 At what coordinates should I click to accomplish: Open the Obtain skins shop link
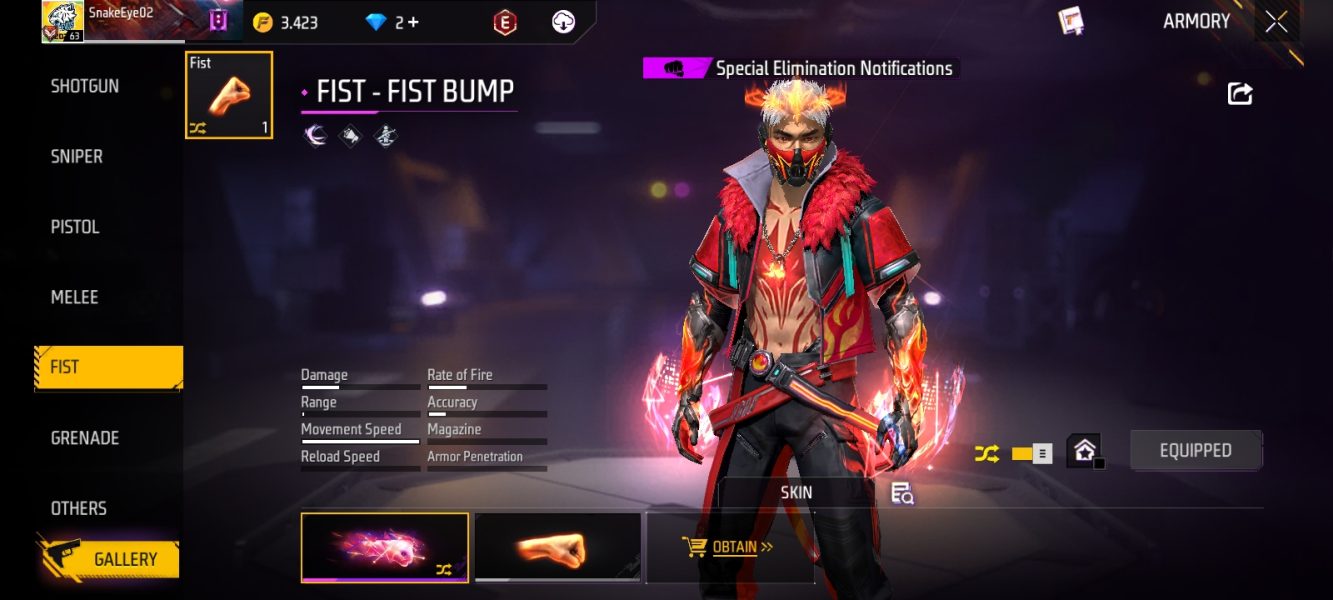click(729, 547)
